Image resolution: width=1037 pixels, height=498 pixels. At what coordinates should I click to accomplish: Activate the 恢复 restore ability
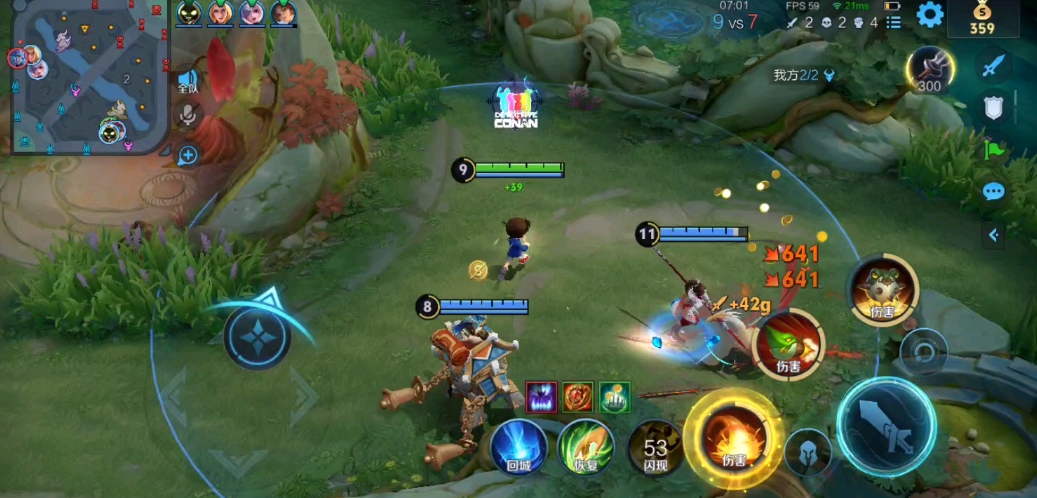coord(585,446)
